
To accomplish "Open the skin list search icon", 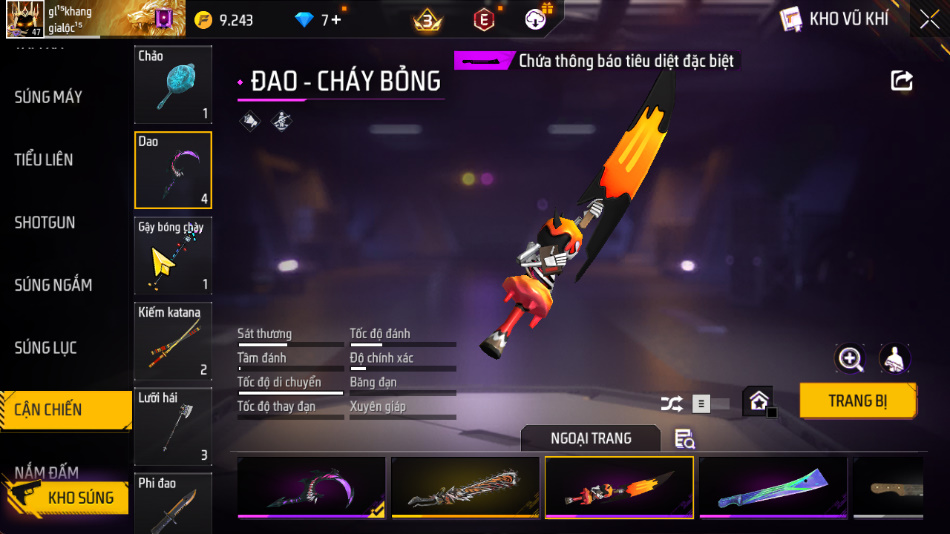I will tap(685, 438).
